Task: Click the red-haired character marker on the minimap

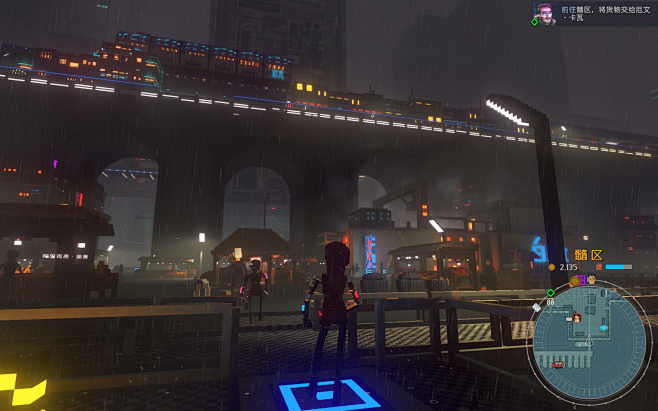Action: (578, 318)
